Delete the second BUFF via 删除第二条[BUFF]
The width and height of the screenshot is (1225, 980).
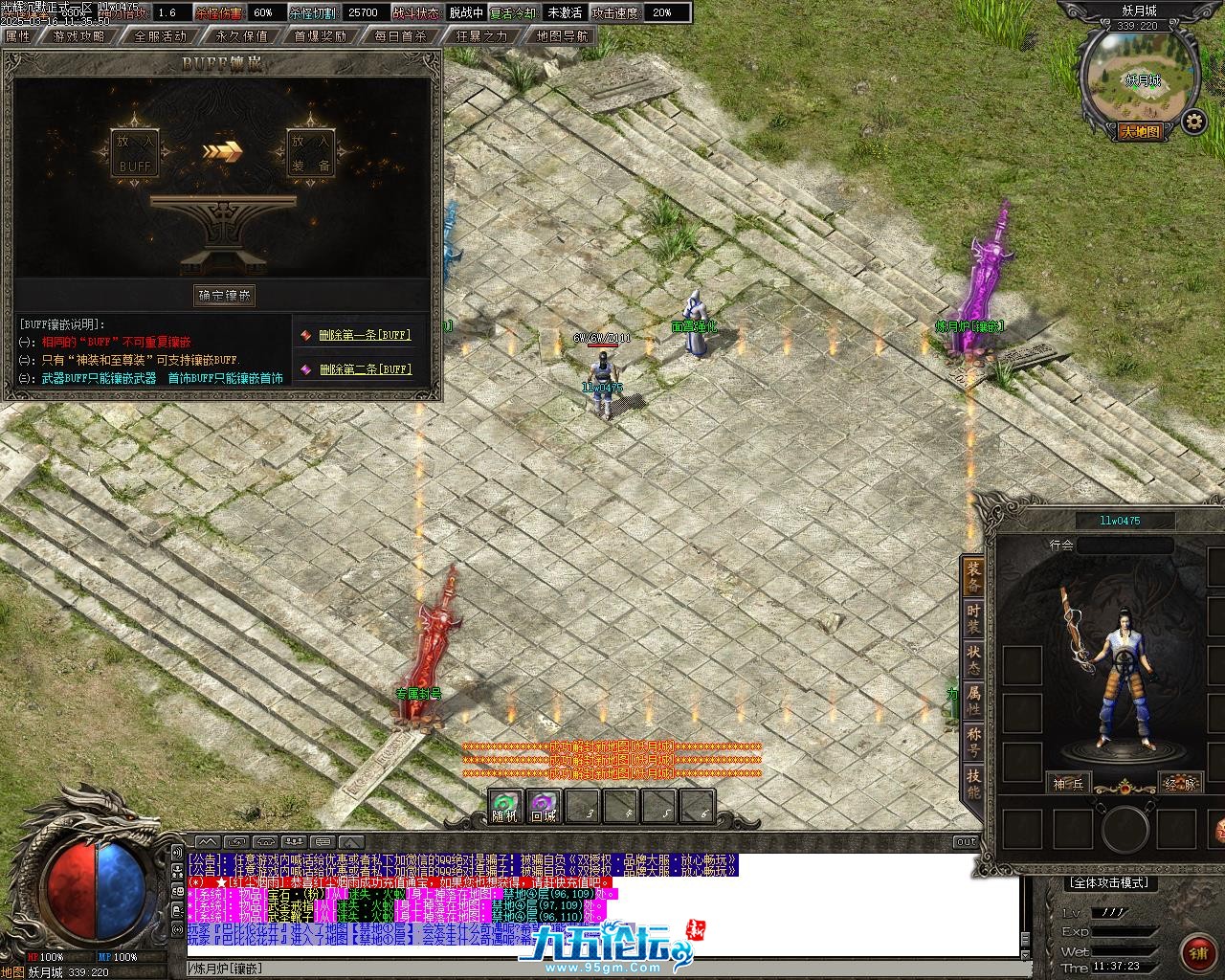pyautogui.click(x=364, y=369)
